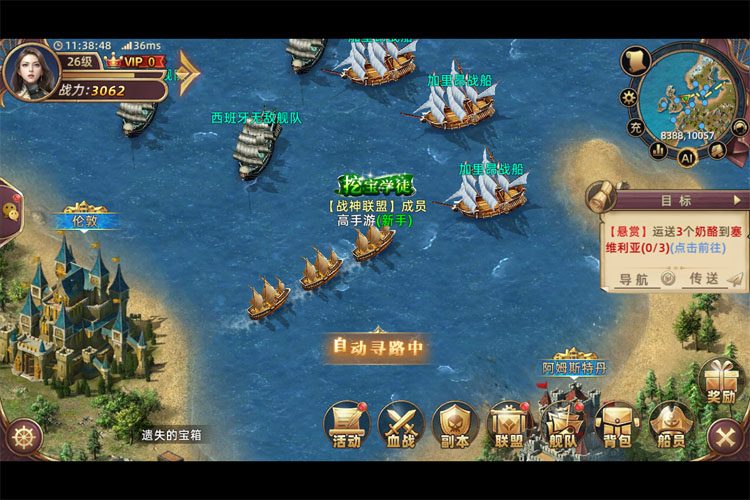Open the 副本 dungeon menu

(455, 426)
